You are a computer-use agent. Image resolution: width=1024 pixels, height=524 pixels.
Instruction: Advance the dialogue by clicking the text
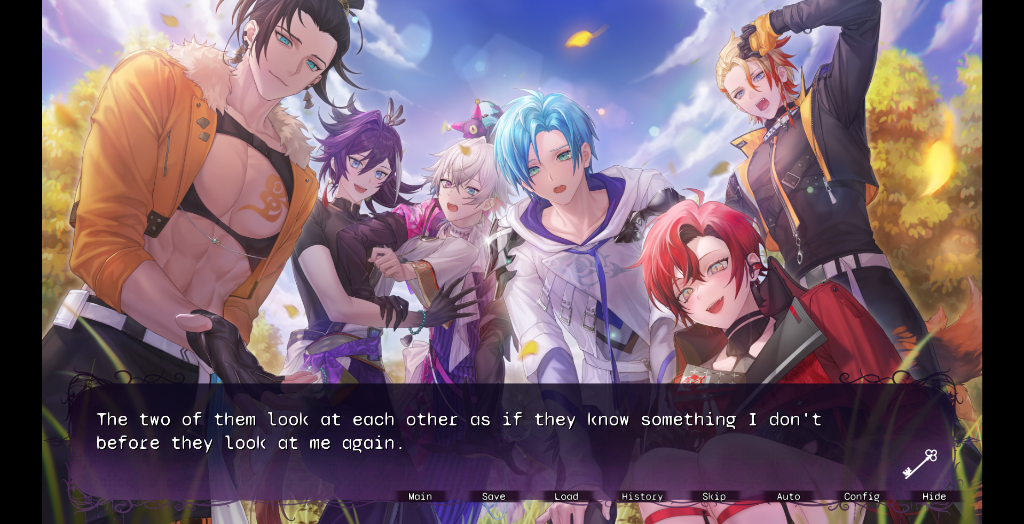(458, 431)
